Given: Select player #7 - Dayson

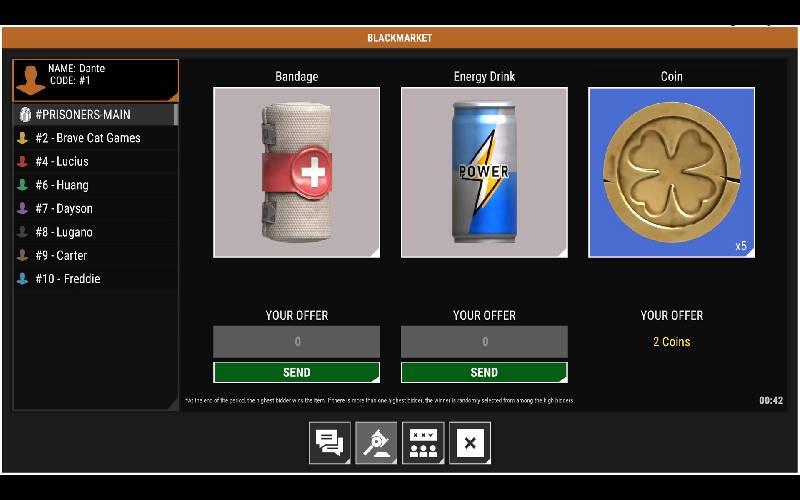Looking at the screenshot, I should coord(95,208).
